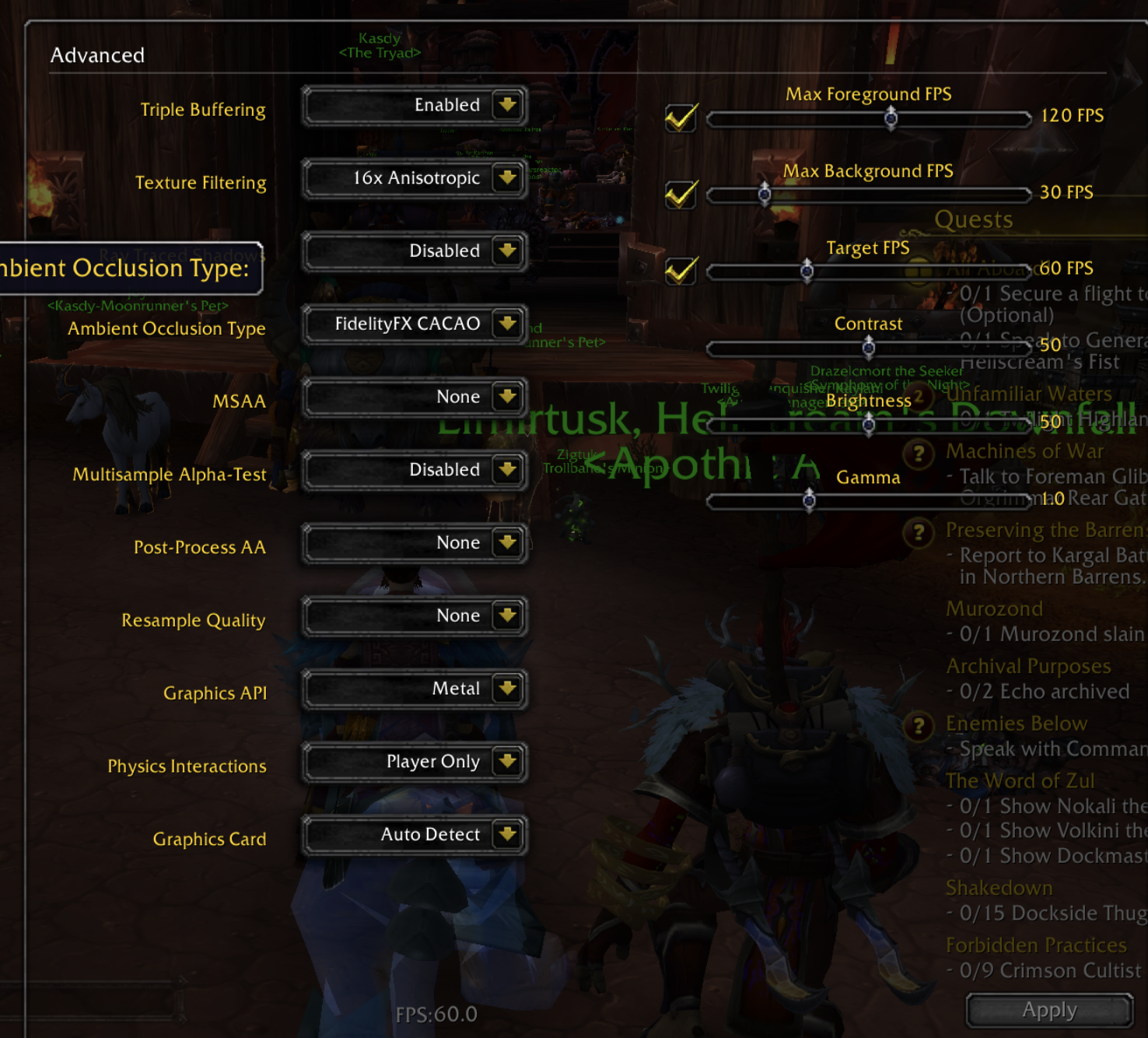Click the Max Background FPS slider
This screenshot has width=1148, height=1038.
[x=869, y=195]
